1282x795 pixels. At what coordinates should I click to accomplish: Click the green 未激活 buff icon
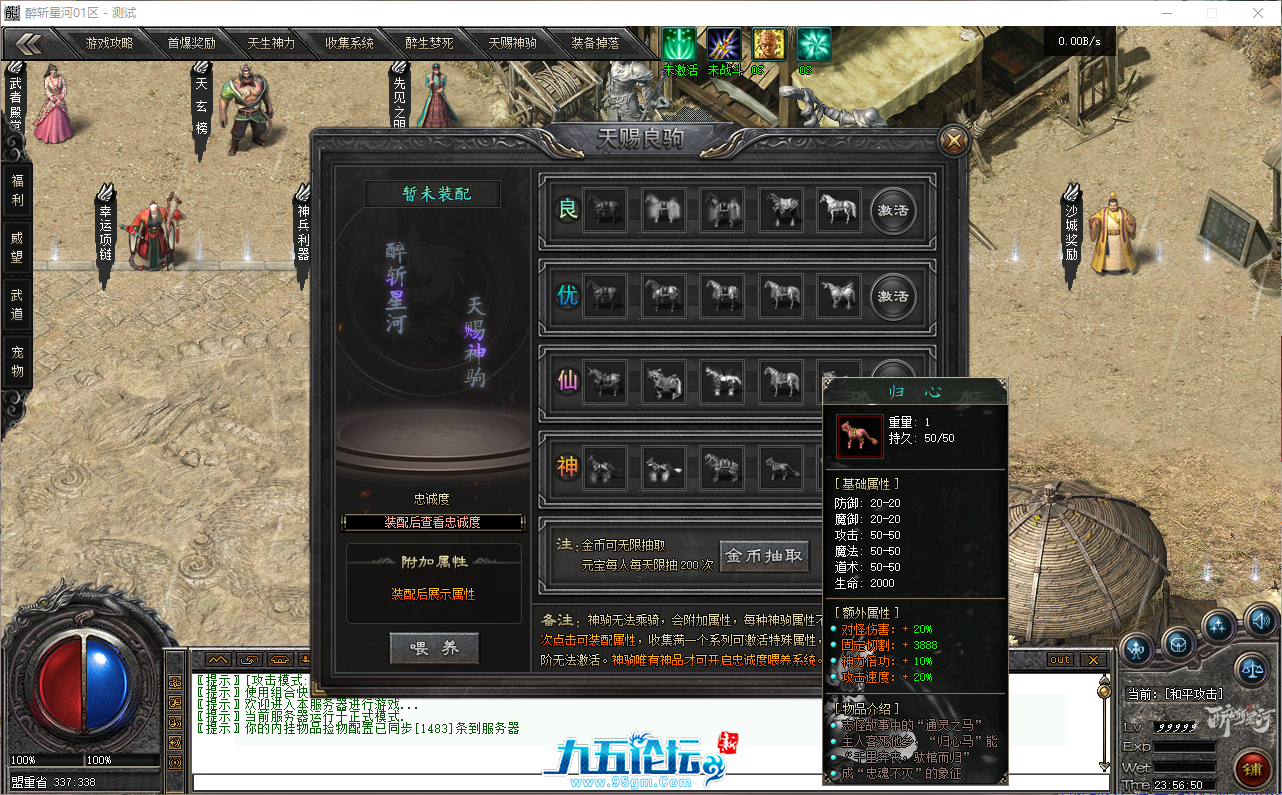coord(678,43)
